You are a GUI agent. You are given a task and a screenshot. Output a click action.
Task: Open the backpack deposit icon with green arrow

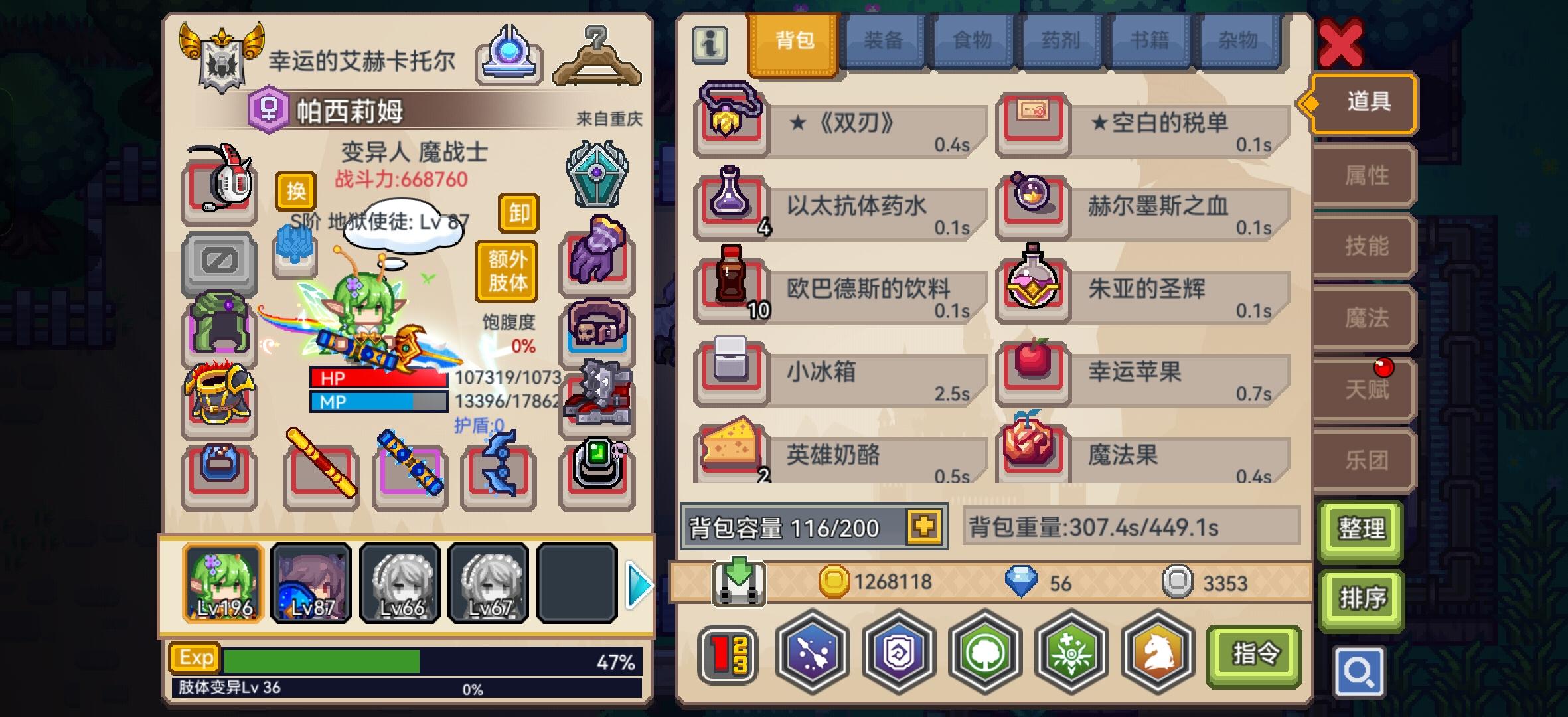coord(739,582)
